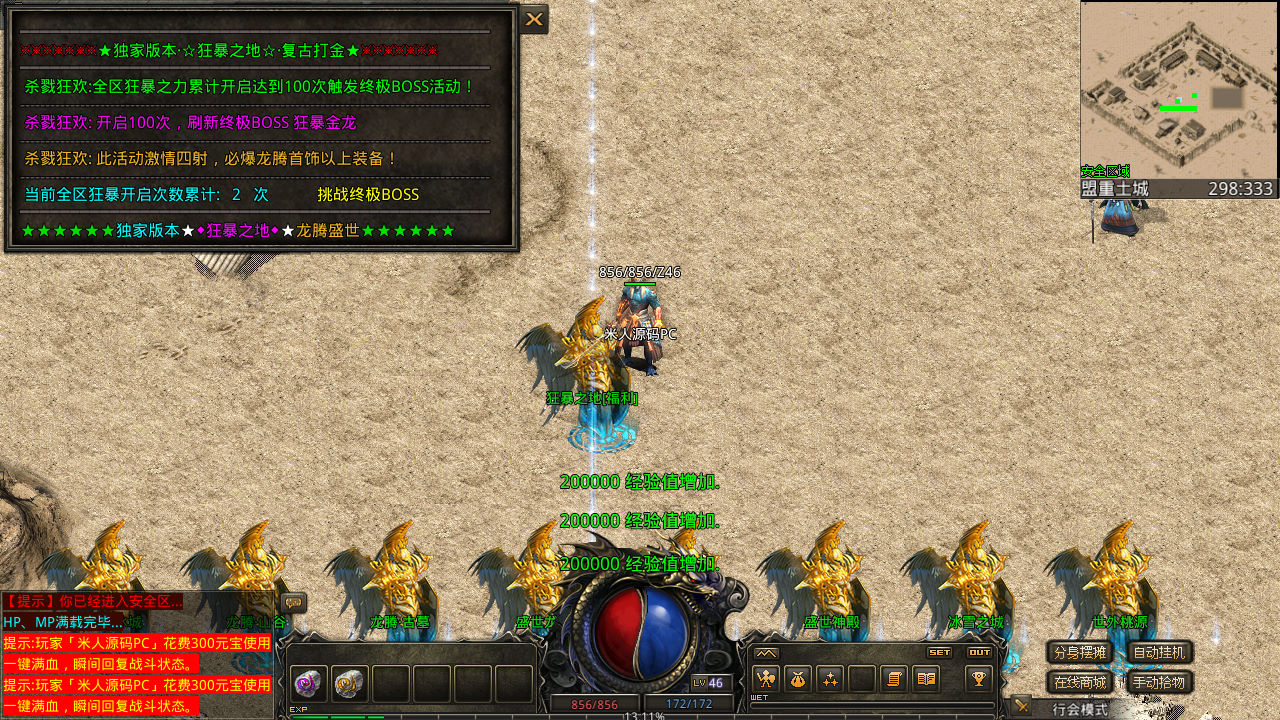Open the trophy ranking icon
Viewport: 1280px width, 720px height.
click(x=979, y=679)
